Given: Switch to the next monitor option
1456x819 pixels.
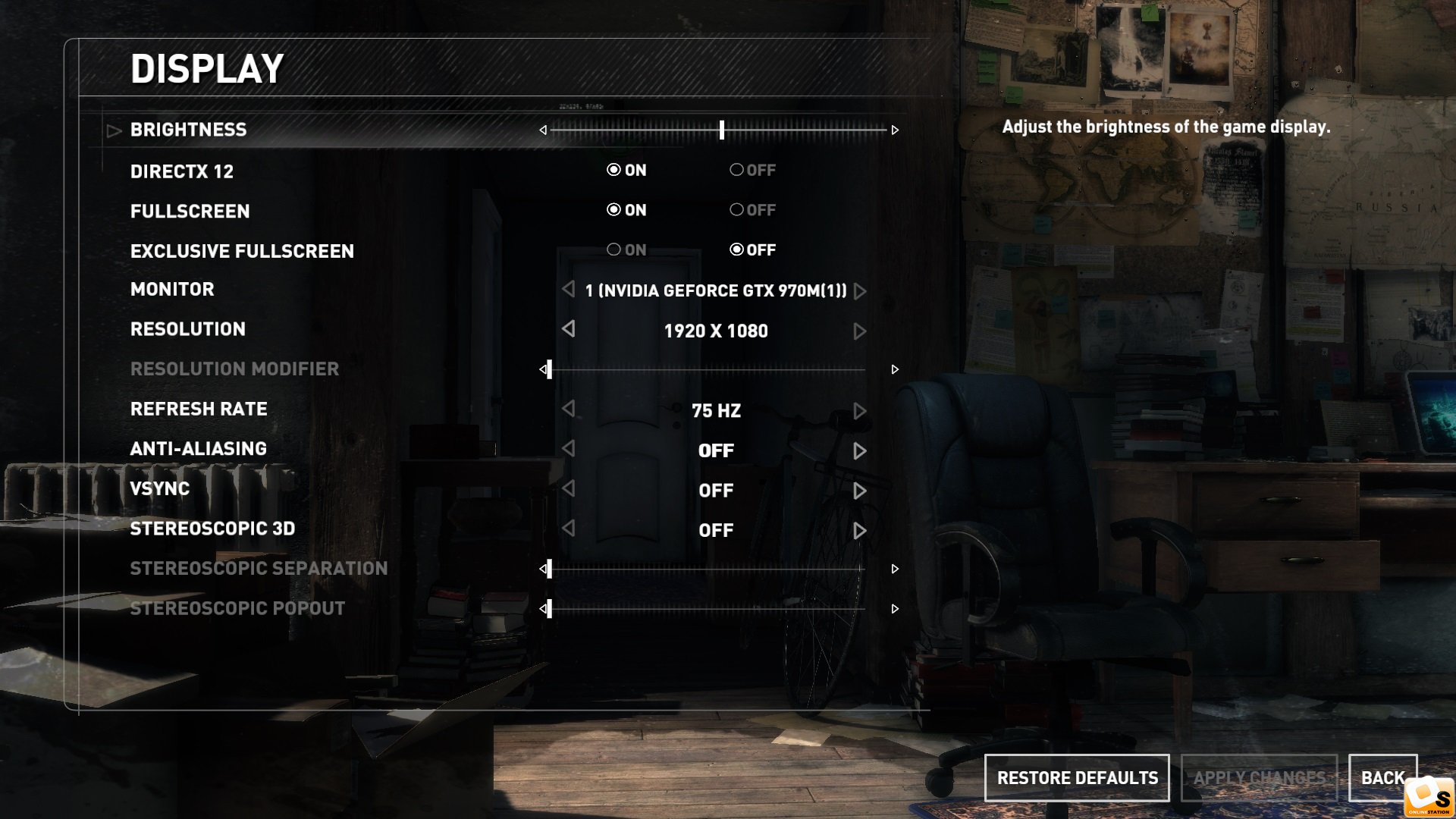Looking at the screenshot, I should tap(859, 291).
